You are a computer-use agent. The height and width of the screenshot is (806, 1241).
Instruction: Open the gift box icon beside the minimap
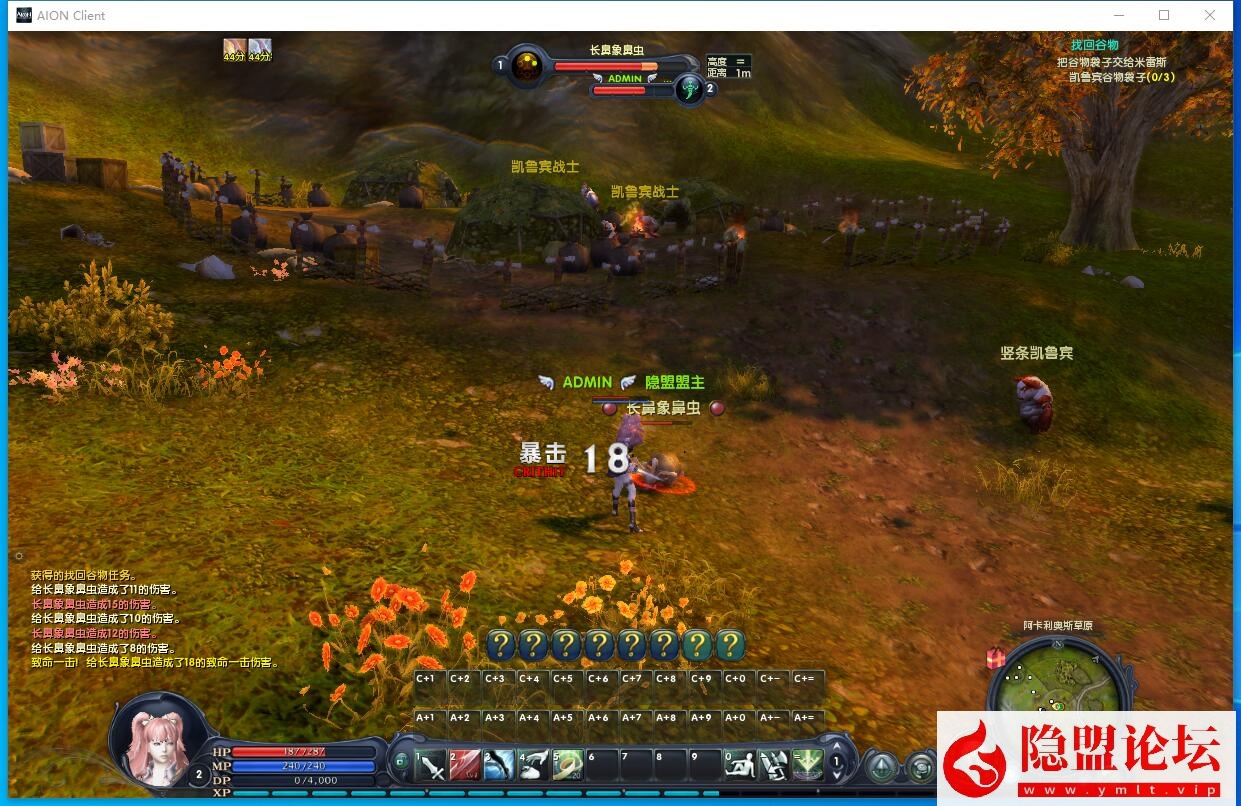pos(995,657)
